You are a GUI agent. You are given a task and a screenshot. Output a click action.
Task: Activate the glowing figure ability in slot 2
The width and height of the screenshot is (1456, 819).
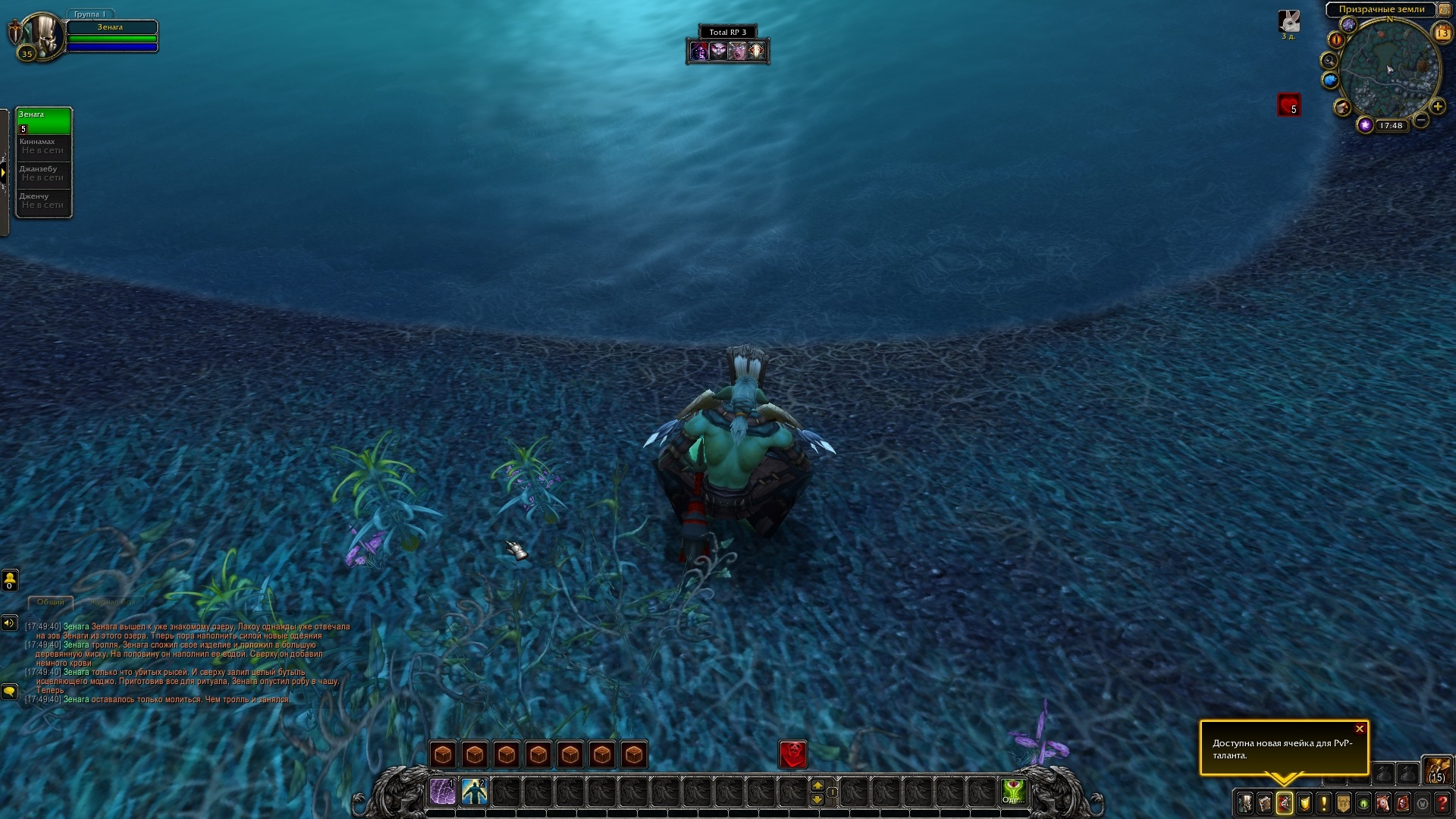coord(475,792)
